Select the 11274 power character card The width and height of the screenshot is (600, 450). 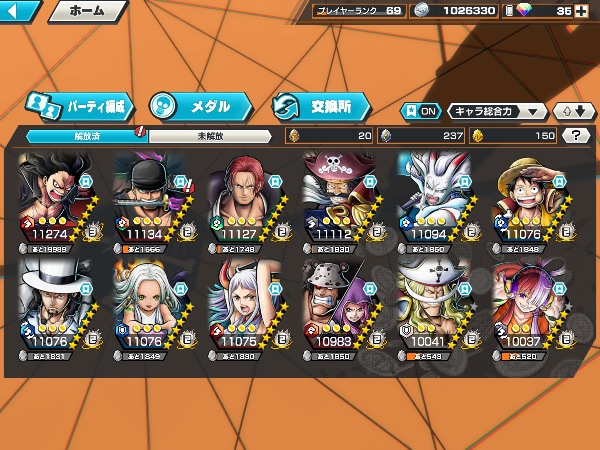(x=56, y=201)
